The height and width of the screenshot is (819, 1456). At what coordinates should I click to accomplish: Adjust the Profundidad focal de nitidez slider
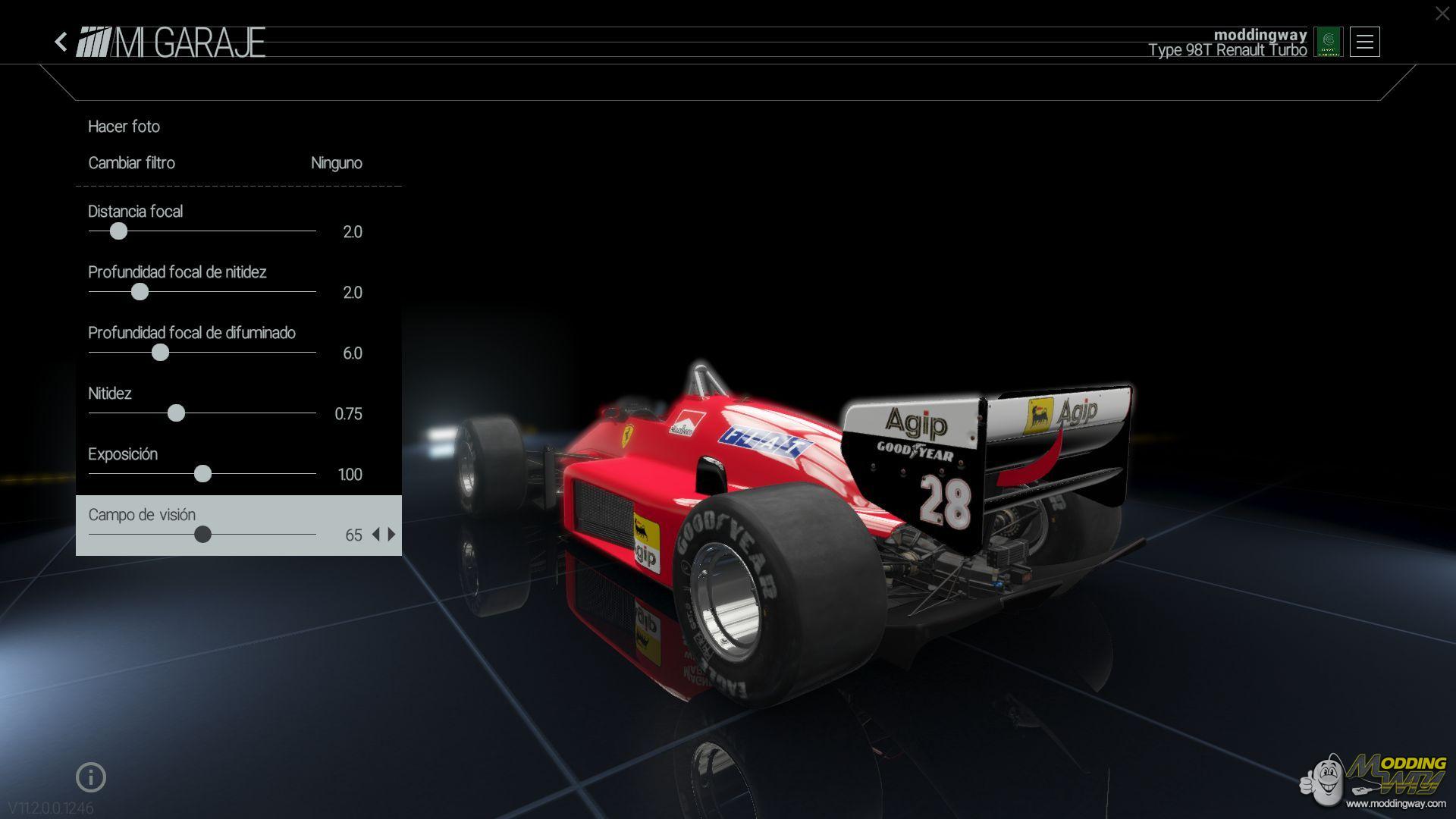(x=140, y=292)
